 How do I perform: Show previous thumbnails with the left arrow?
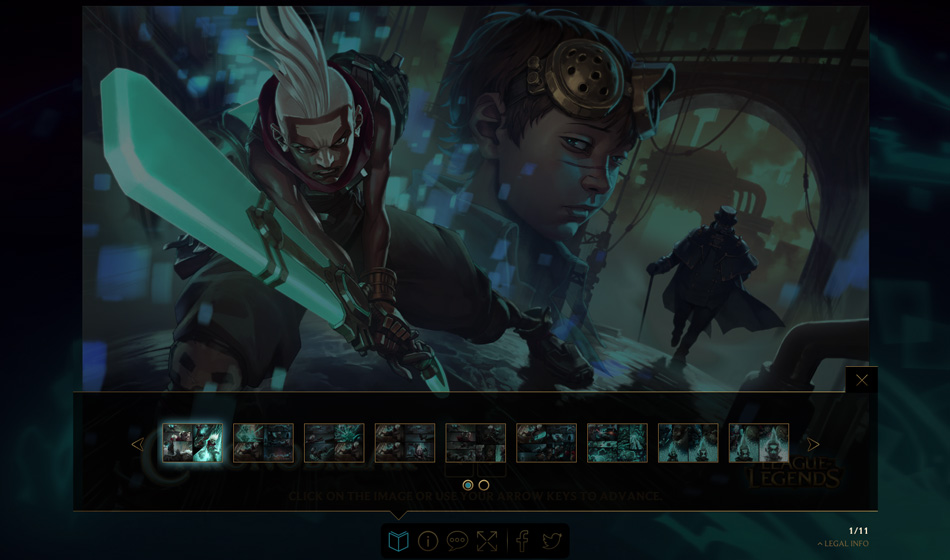pyautogui.click(x=137, y=444)
